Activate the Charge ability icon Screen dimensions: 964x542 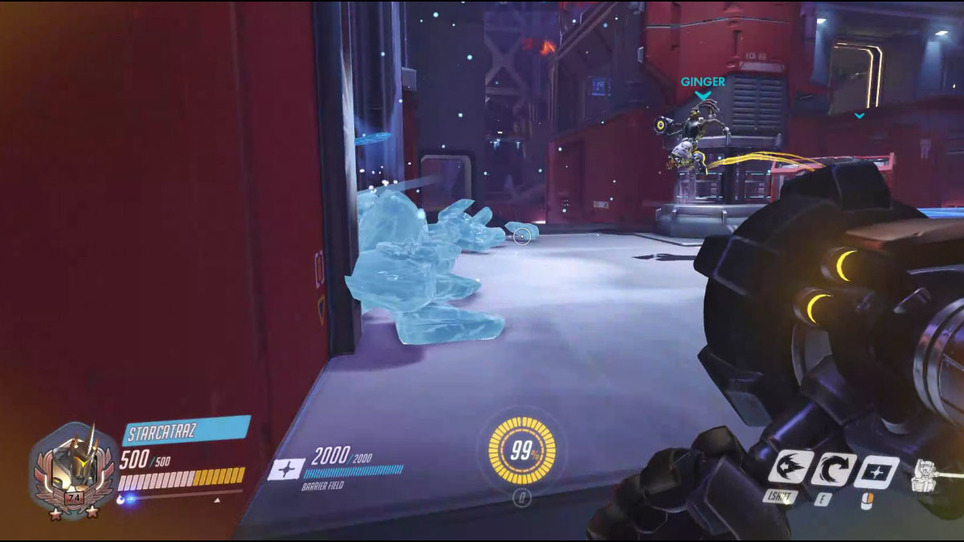tap(789, 469)
